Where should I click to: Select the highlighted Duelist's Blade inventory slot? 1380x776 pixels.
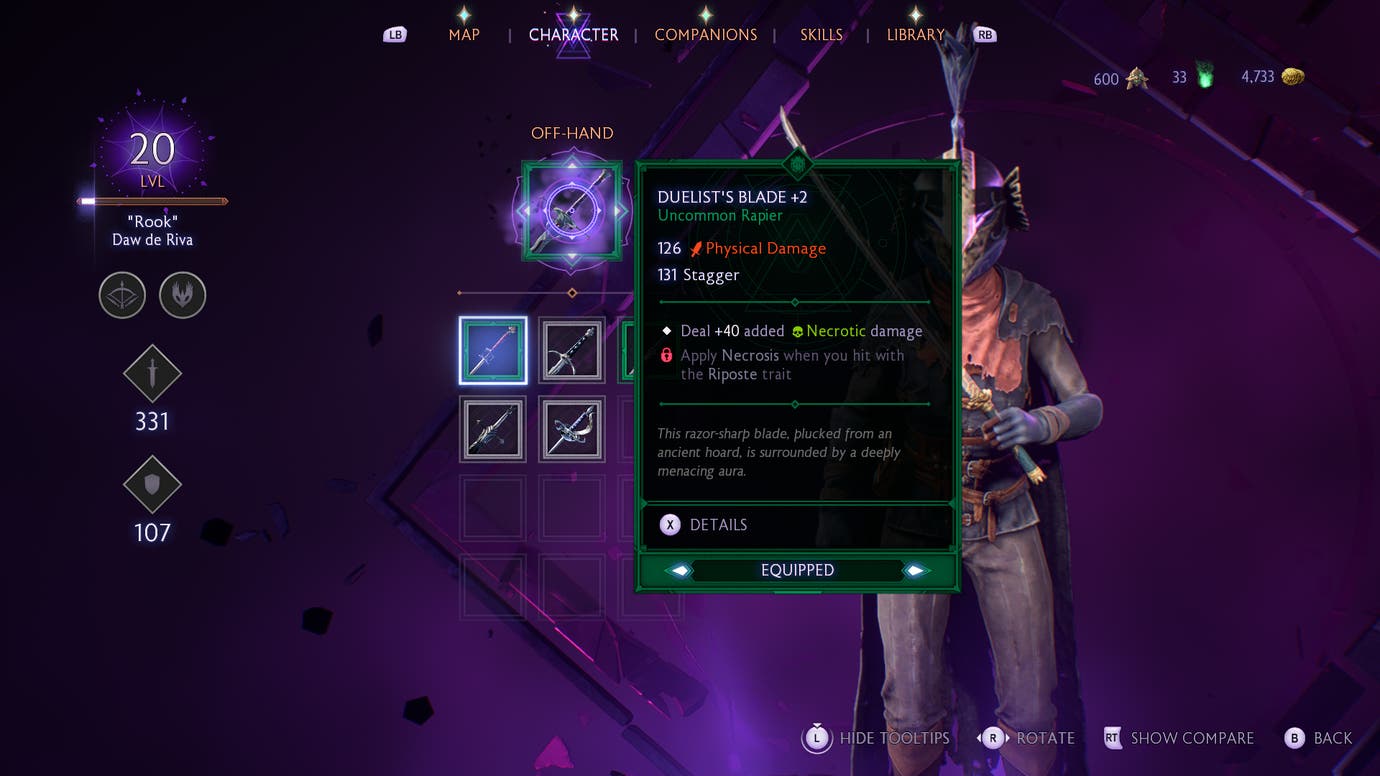click(x=493, y=351)
